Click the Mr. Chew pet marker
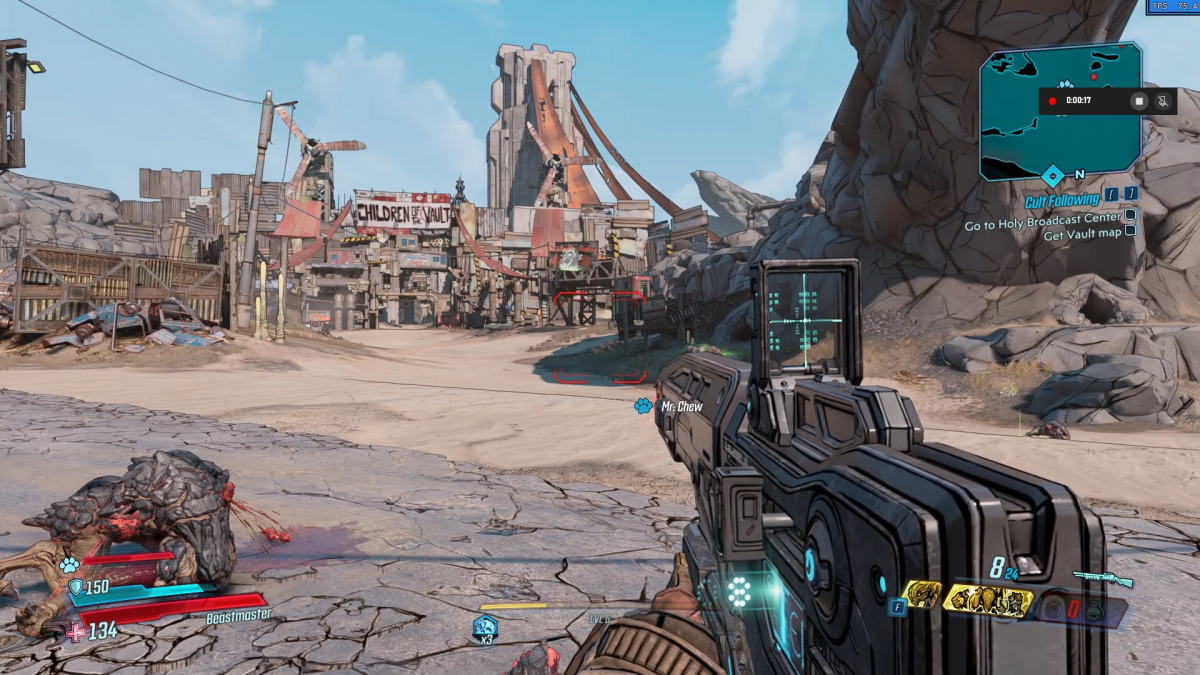This screenshot has width=1200, height=675. pos(642,406)
